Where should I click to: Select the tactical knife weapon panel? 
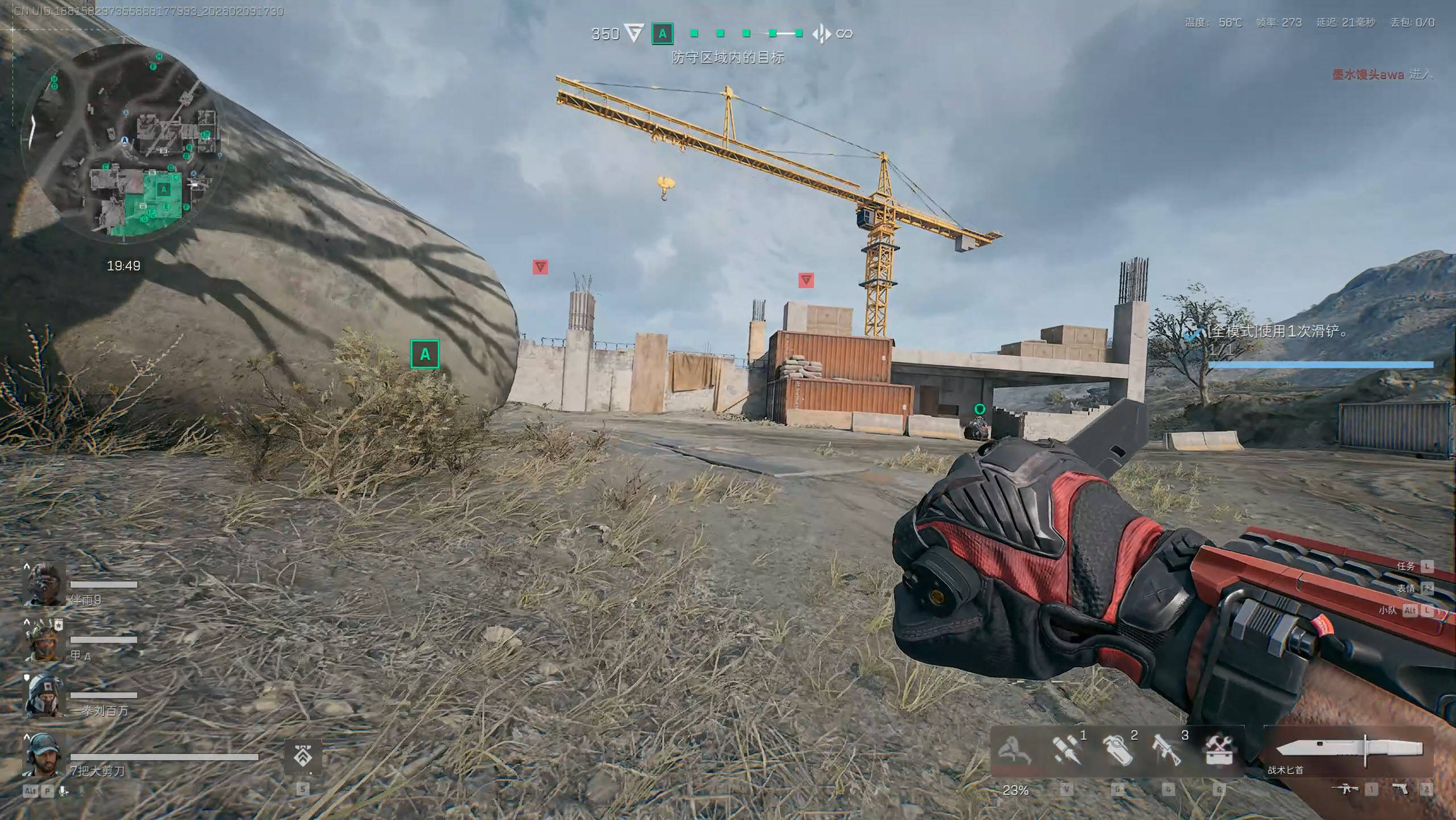click(1348, 752)
